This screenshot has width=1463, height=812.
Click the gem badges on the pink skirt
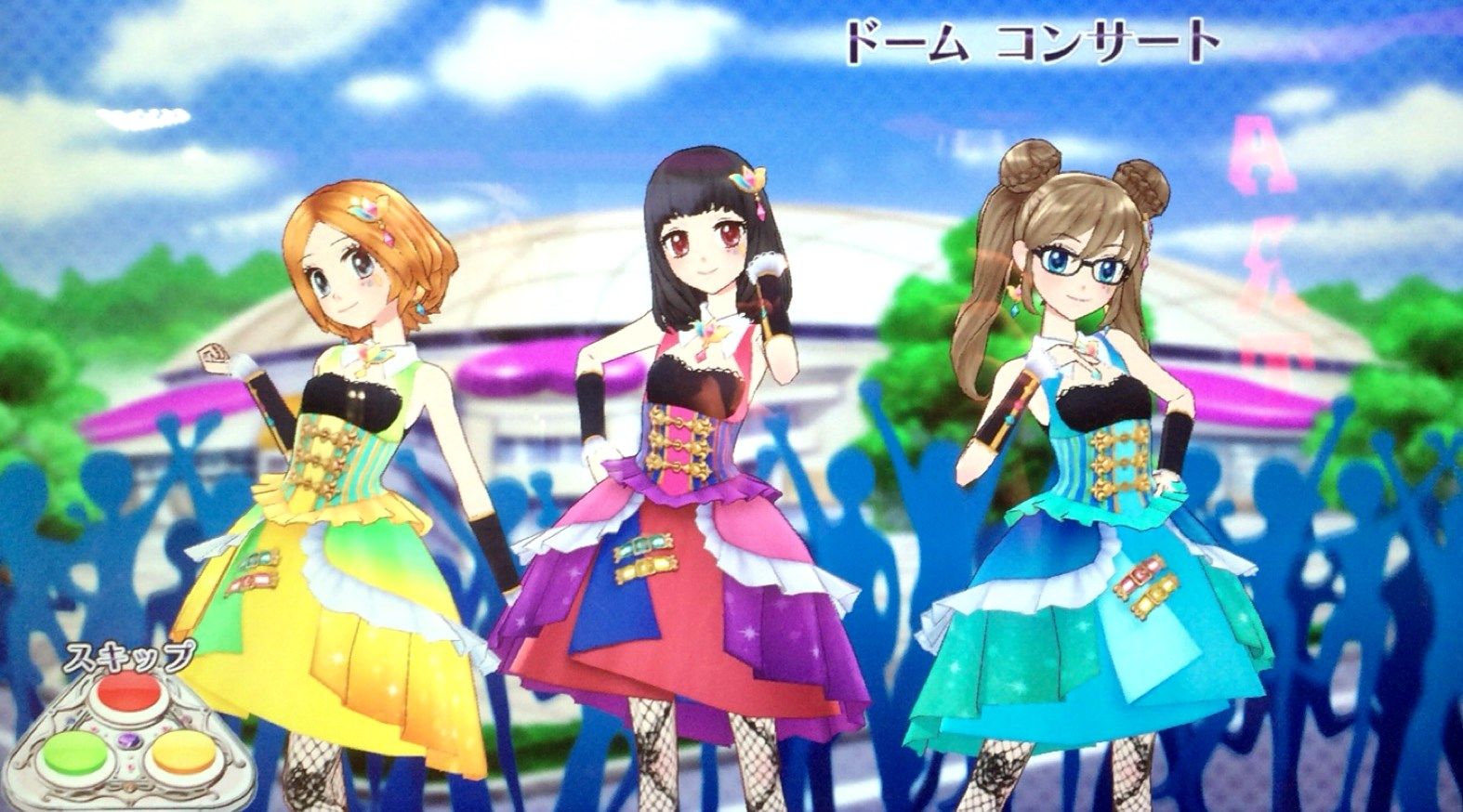click(x=644, y=553)
